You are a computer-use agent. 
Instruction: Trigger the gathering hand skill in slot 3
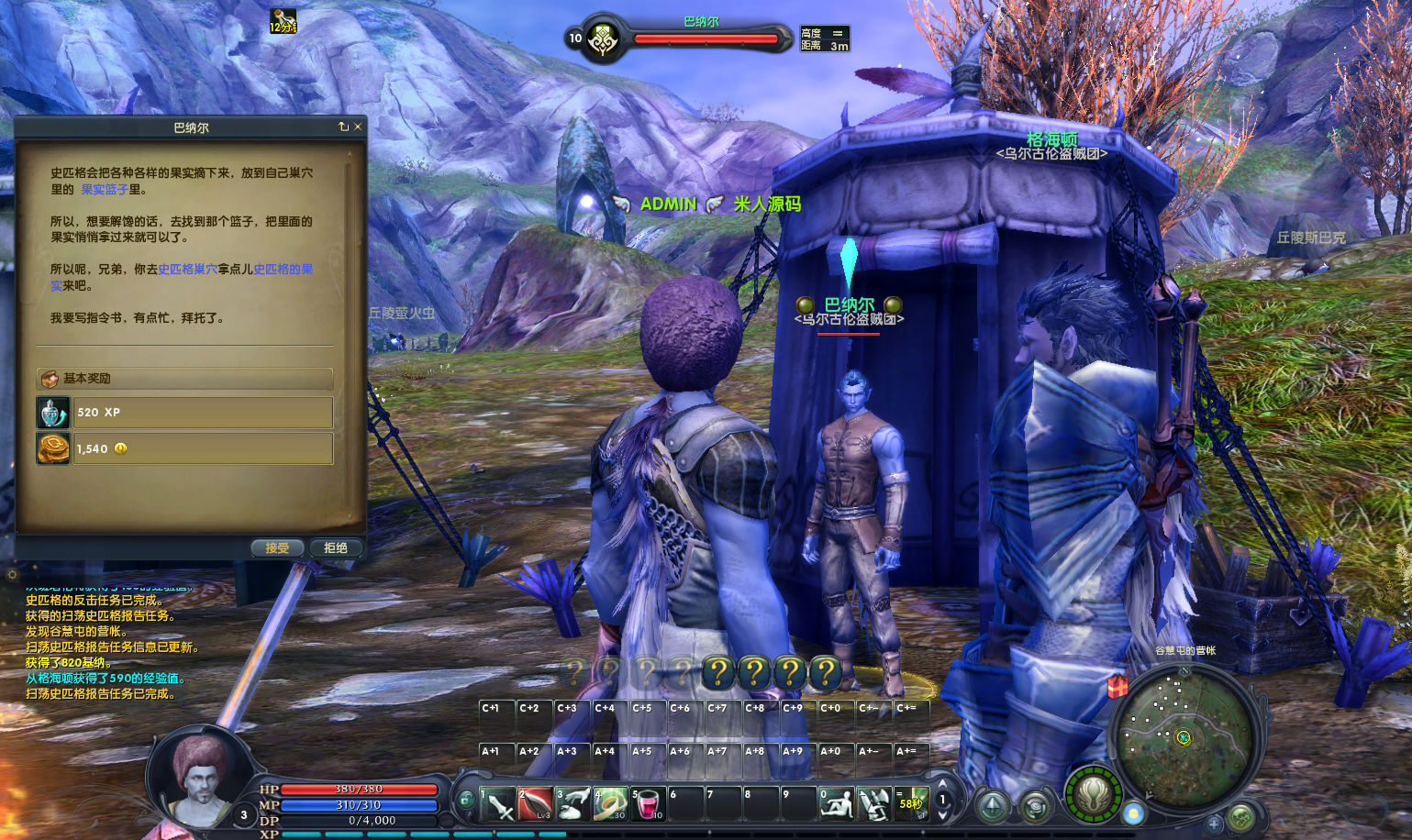click(x=573, y=803)
